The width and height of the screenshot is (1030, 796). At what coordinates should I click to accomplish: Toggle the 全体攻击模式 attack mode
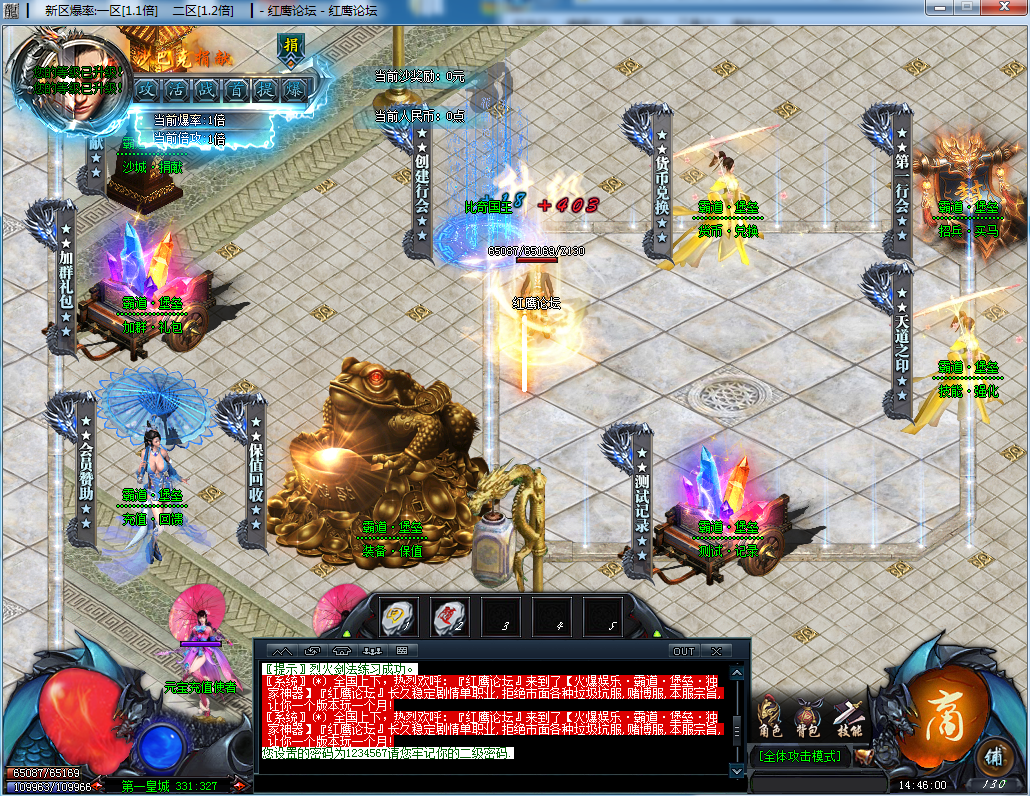coord(800,756)
